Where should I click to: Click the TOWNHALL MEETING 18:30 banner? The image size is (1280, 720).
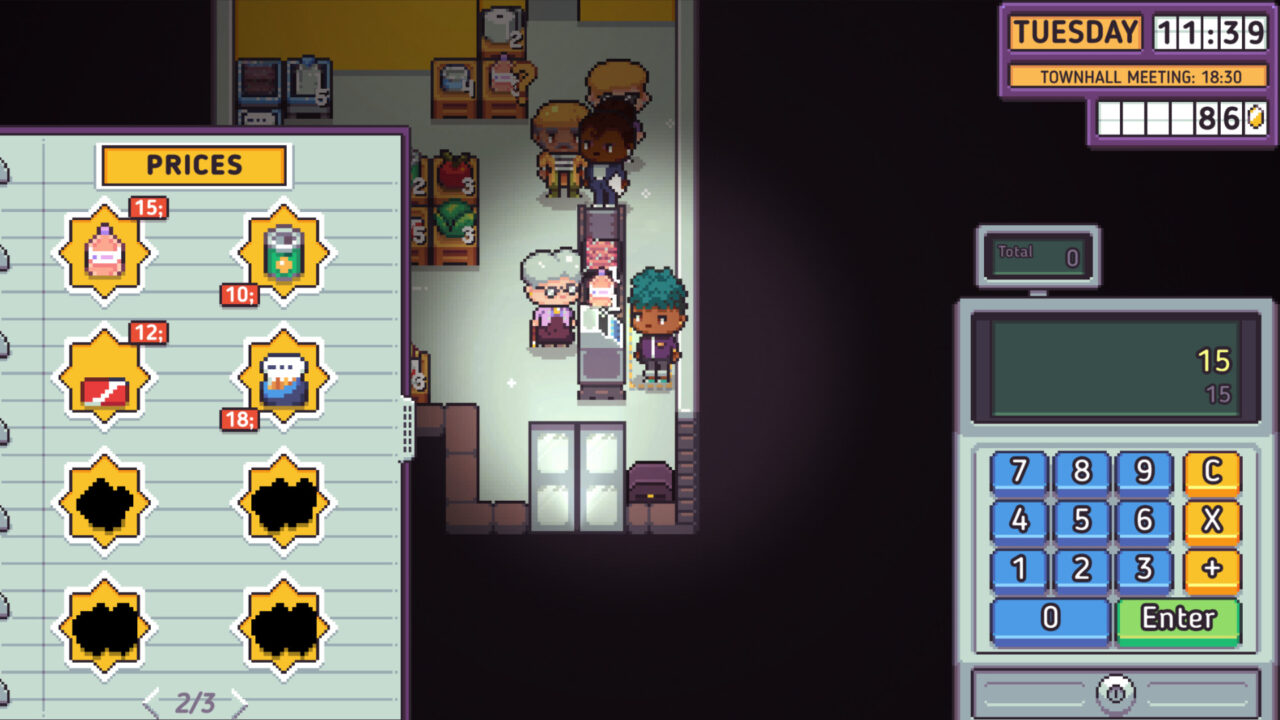[x=1140, y=76]
